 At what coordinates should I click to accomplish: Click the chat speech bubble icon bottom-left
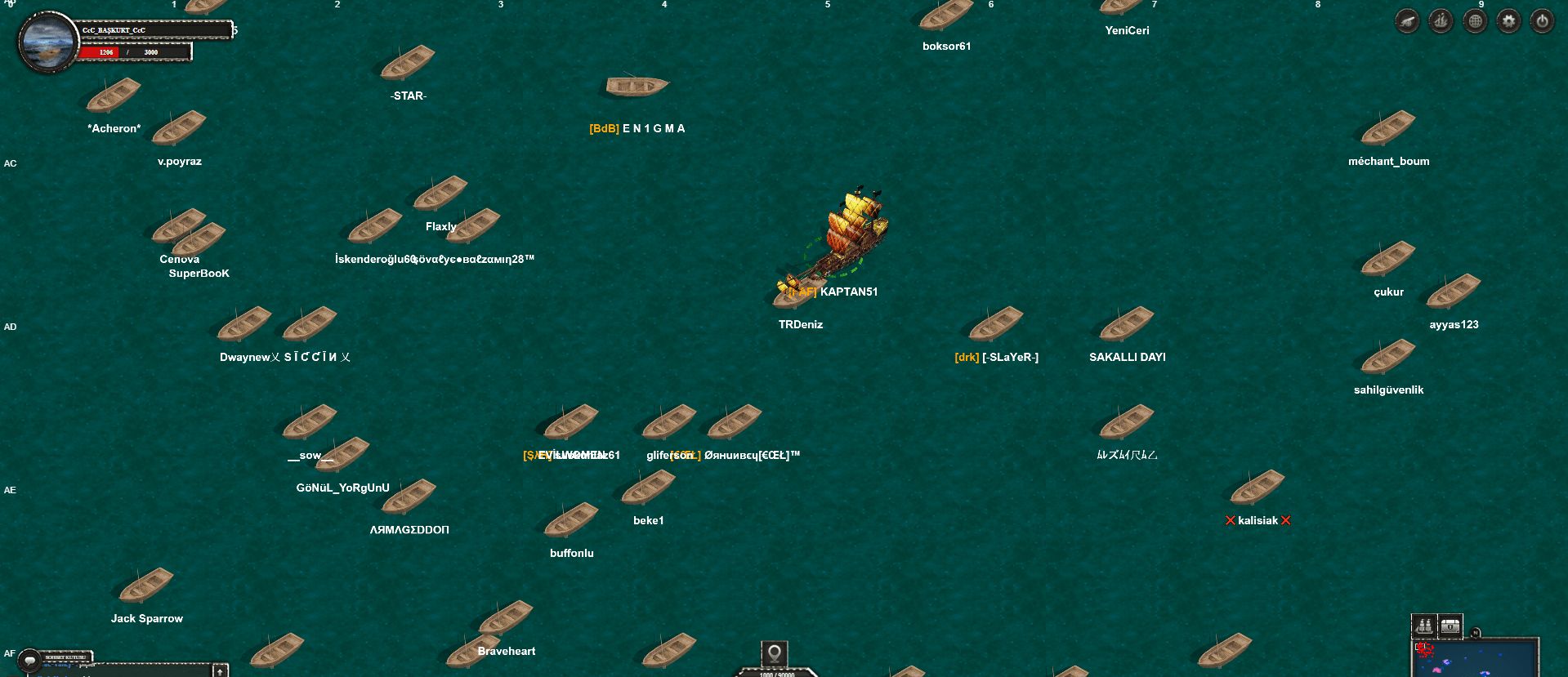(30, 660)
